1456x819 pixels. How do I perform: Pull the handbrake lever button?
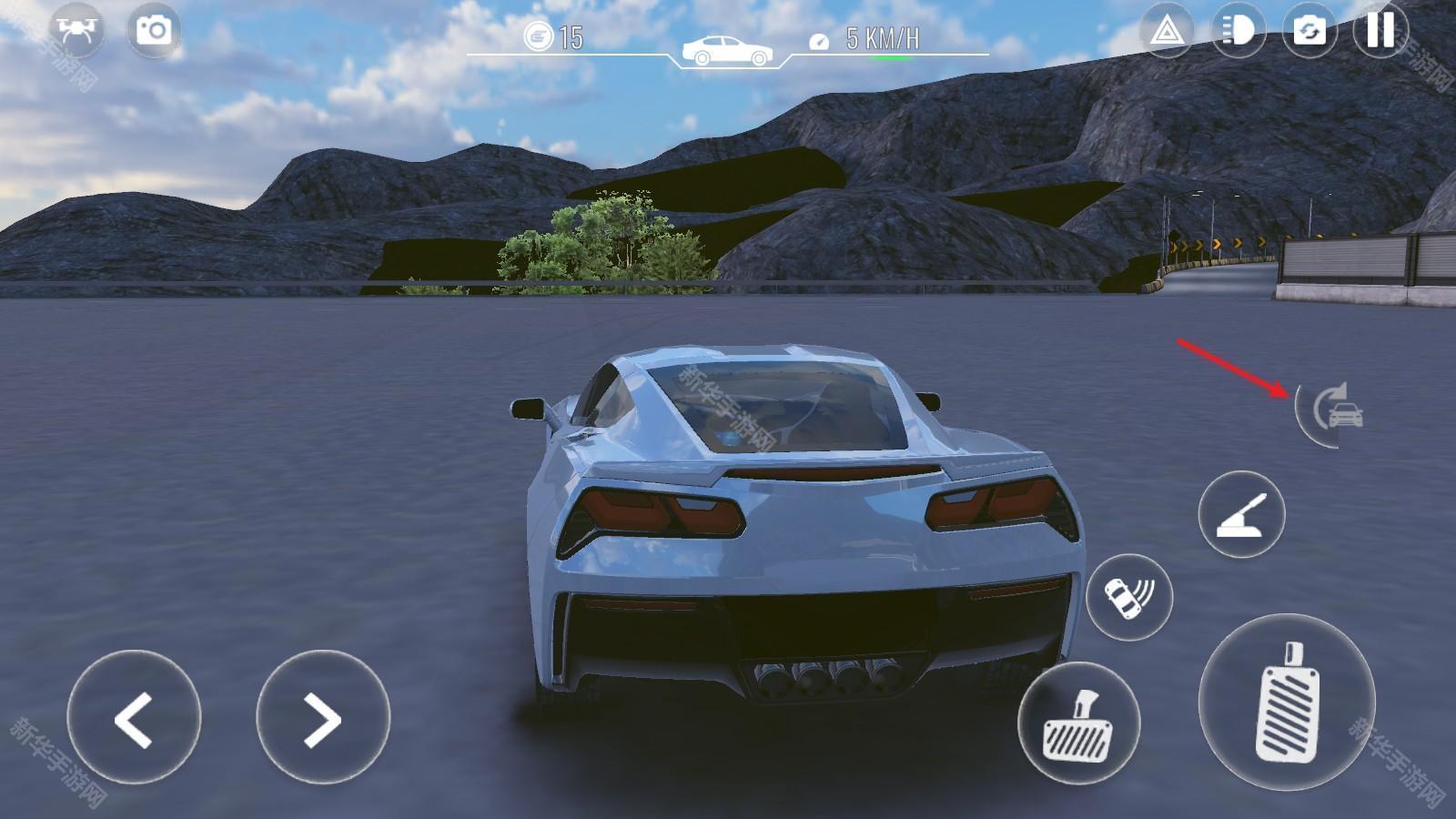(1241, 514)
